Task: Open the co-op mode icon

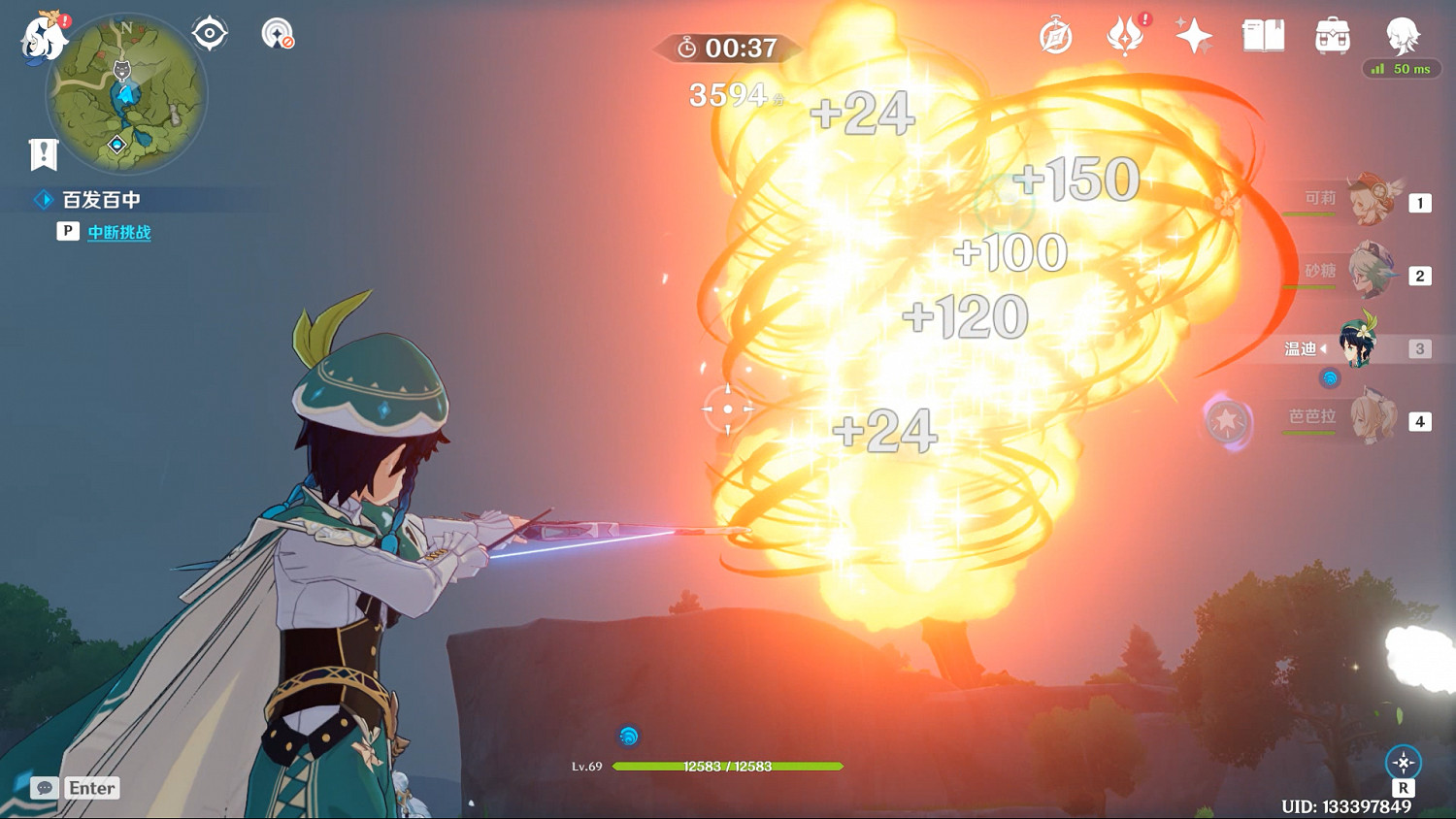Action: coord(278,34)
